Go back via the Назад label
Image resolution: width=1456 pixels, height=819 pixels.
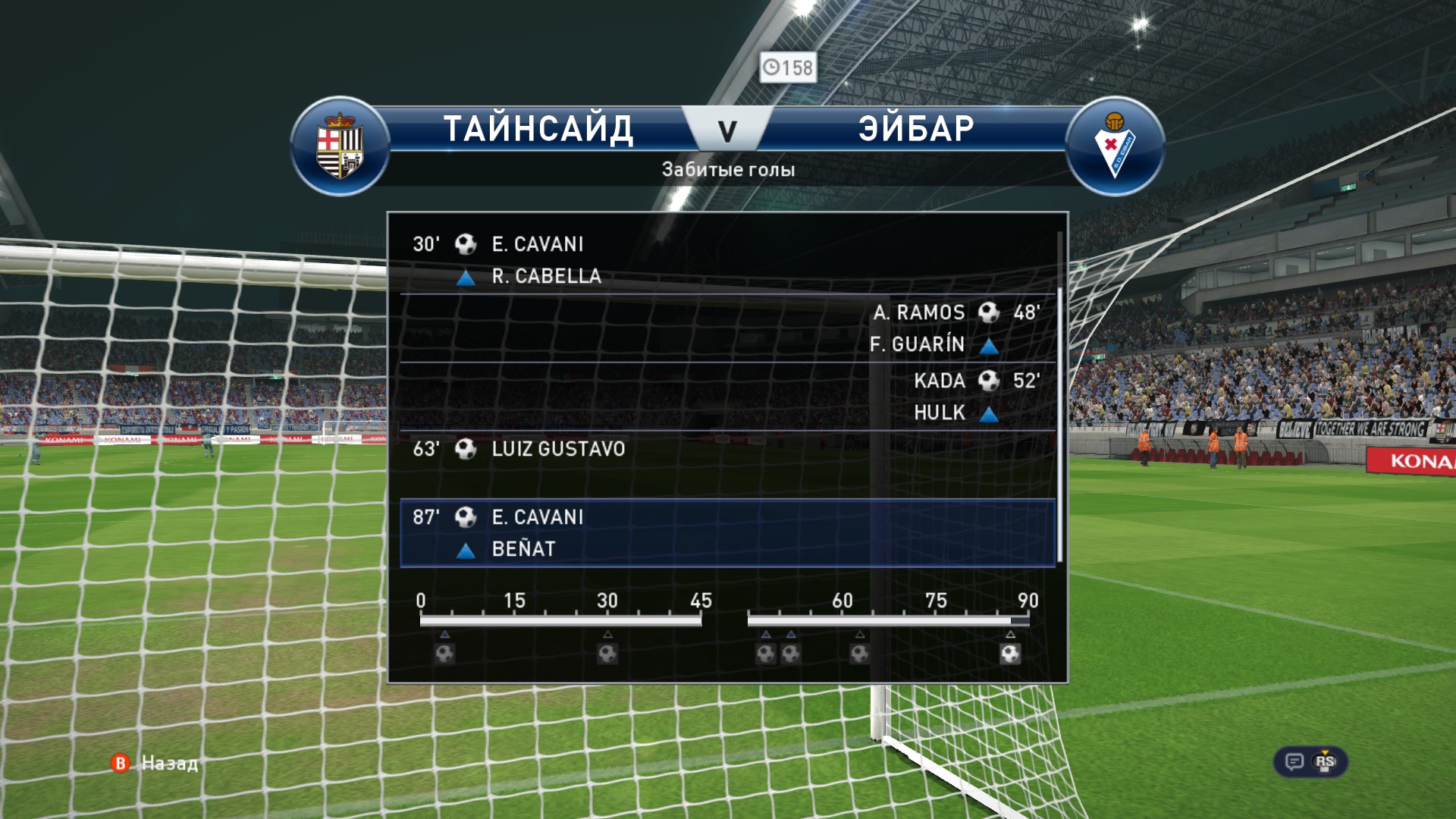pyautogui.click(x=169, y=763)
